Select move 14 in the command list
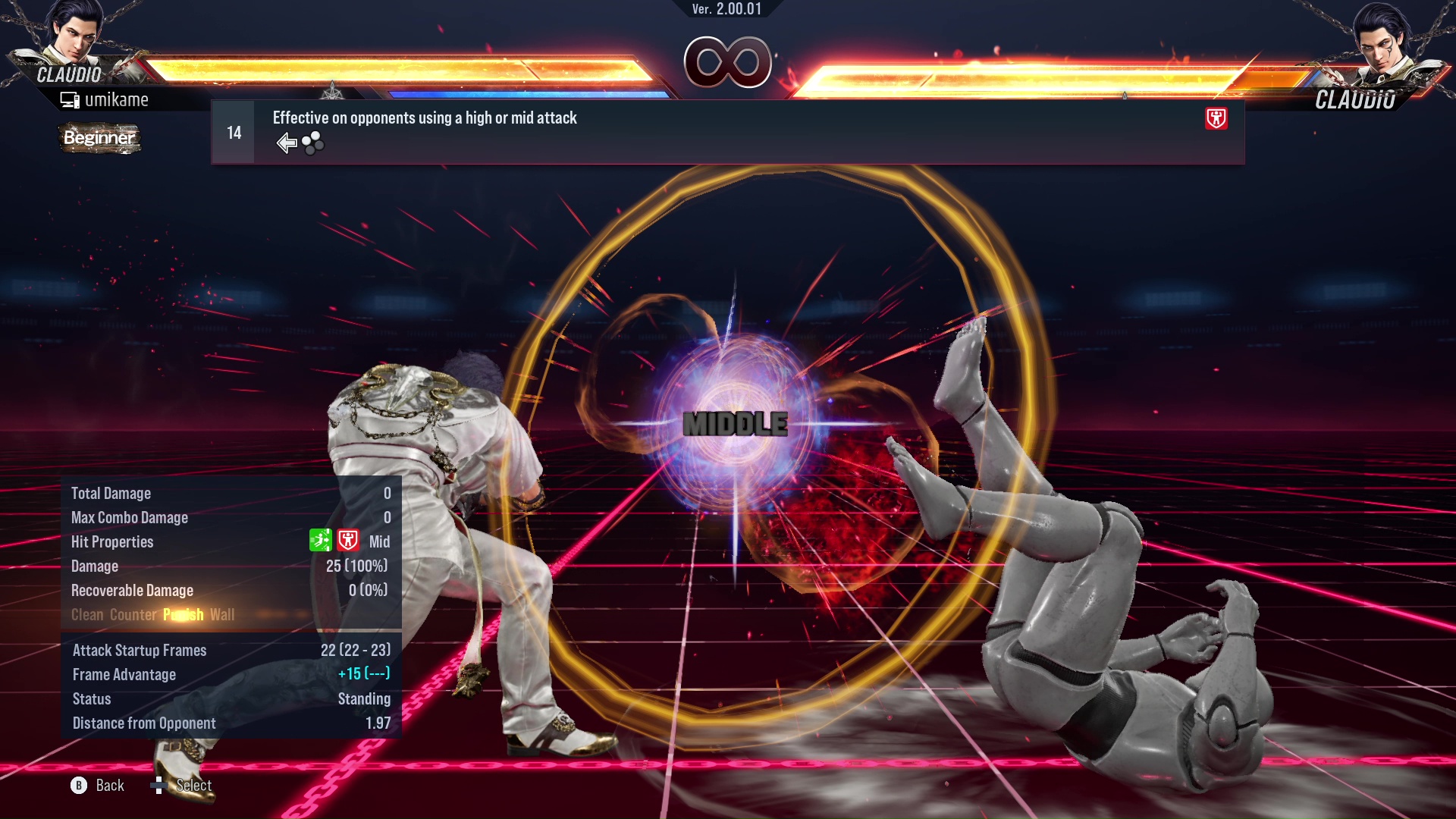The image size is (1456, 819). [233, 131]
